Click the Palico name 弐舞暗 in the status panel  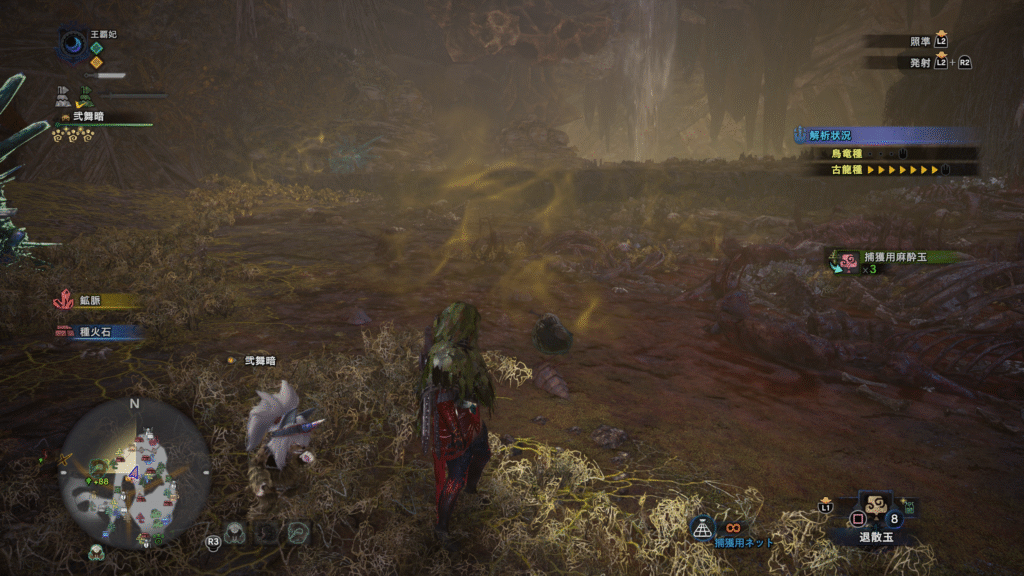click(x=87, y=117)
